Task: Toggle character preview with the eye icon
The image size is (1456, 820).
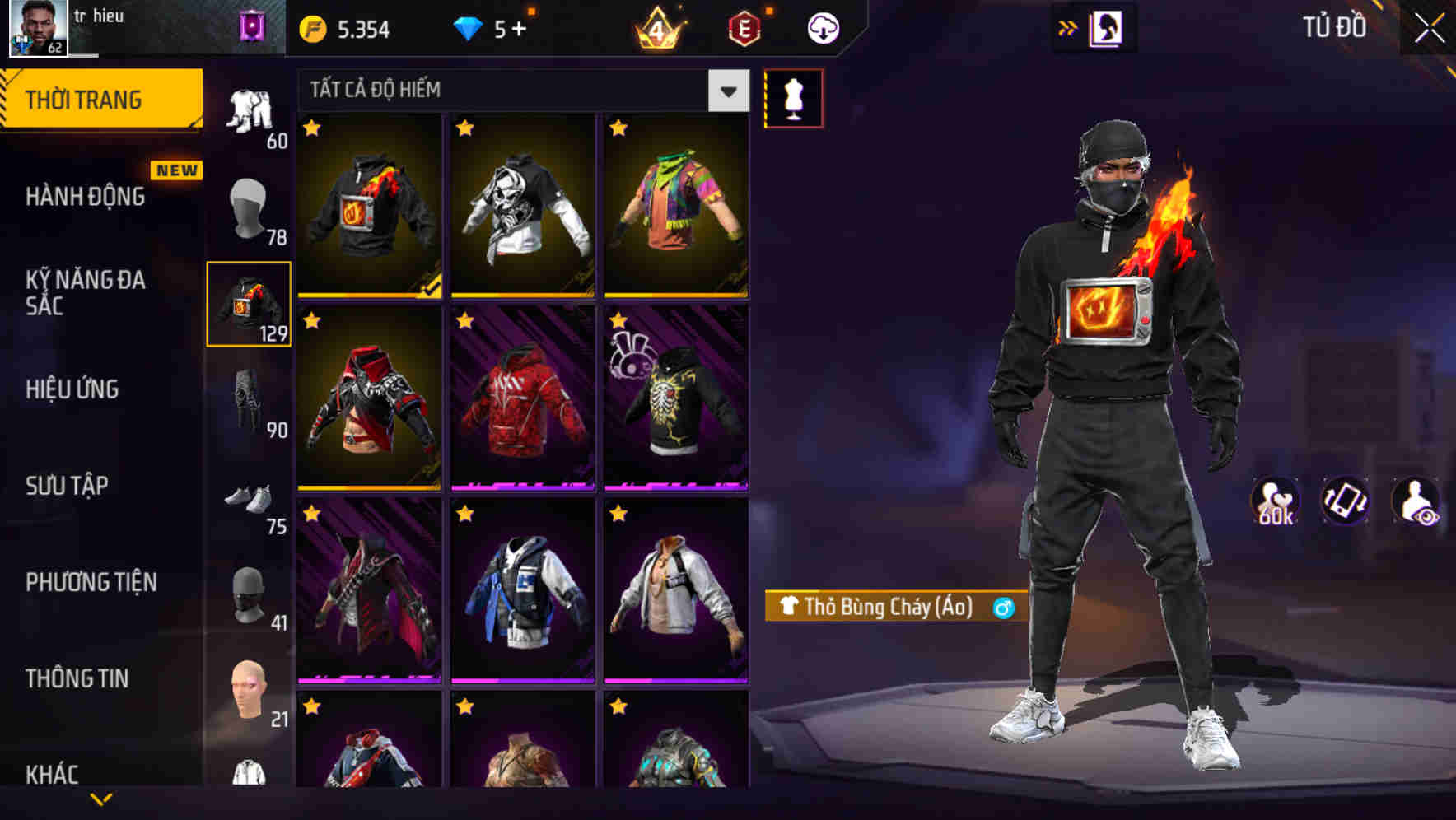Action: click(x=1418, y=501)
